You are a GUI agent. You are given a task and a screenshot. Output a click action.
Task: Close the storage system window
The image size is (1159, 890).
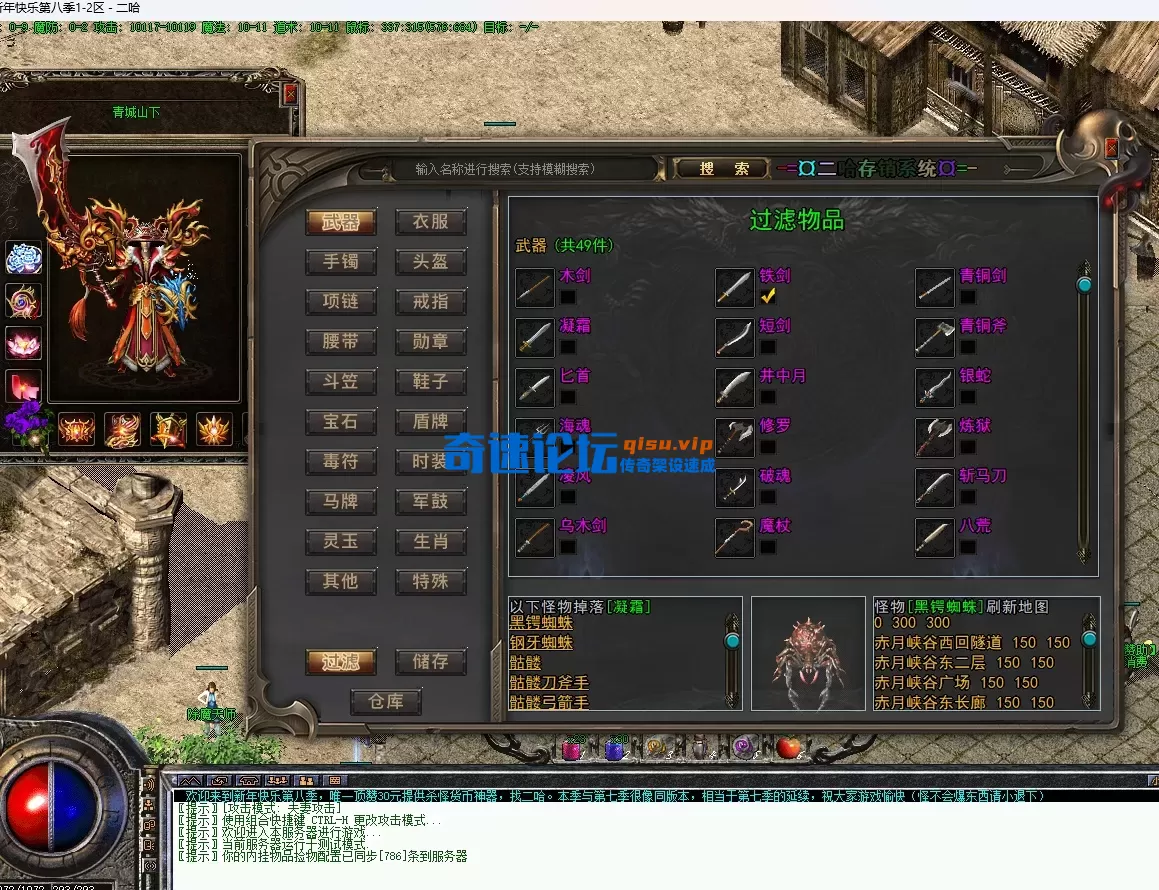[x=1111, y=148]
